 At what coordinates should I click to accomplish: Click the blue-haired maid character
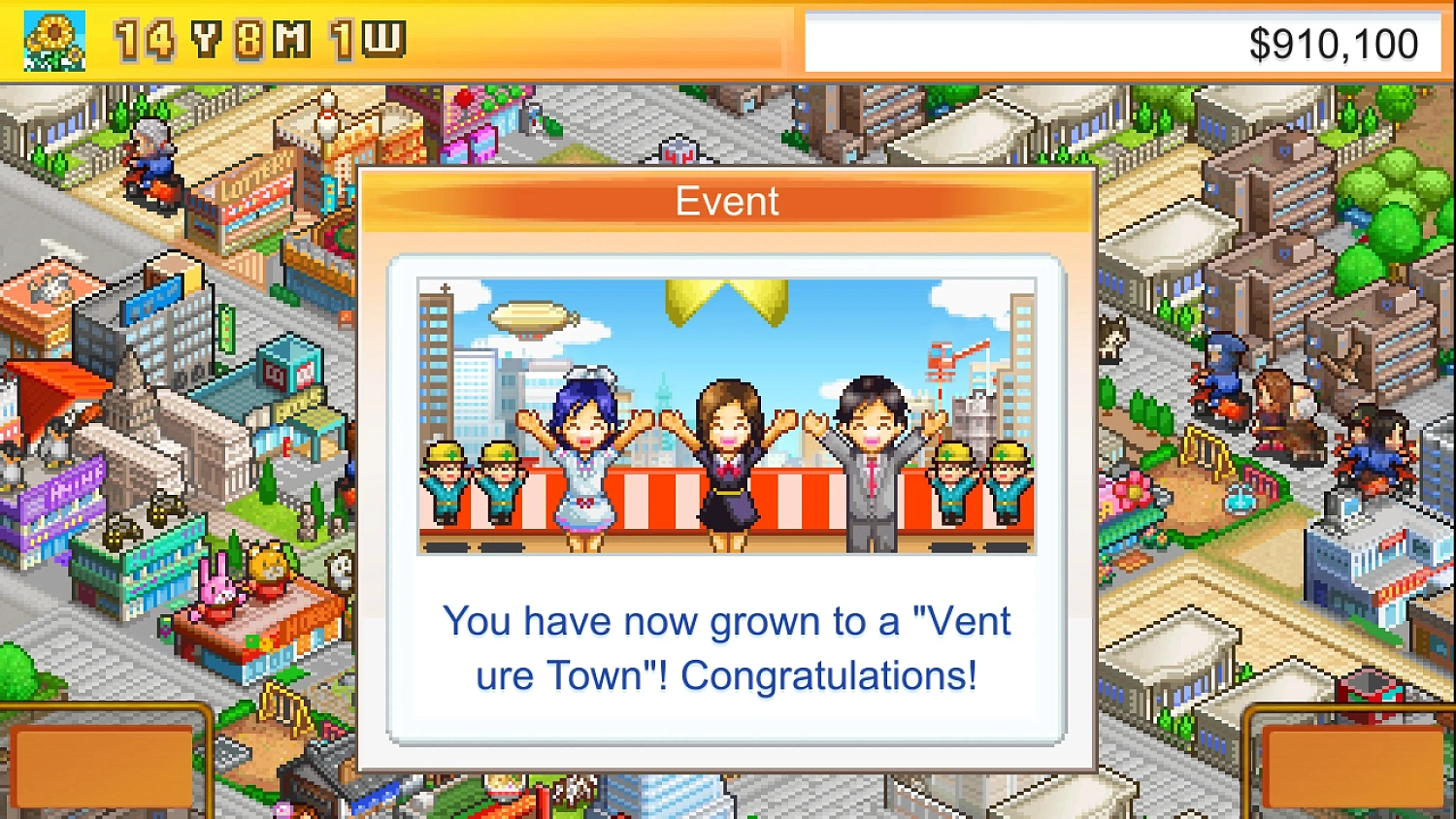coord(582,446)
